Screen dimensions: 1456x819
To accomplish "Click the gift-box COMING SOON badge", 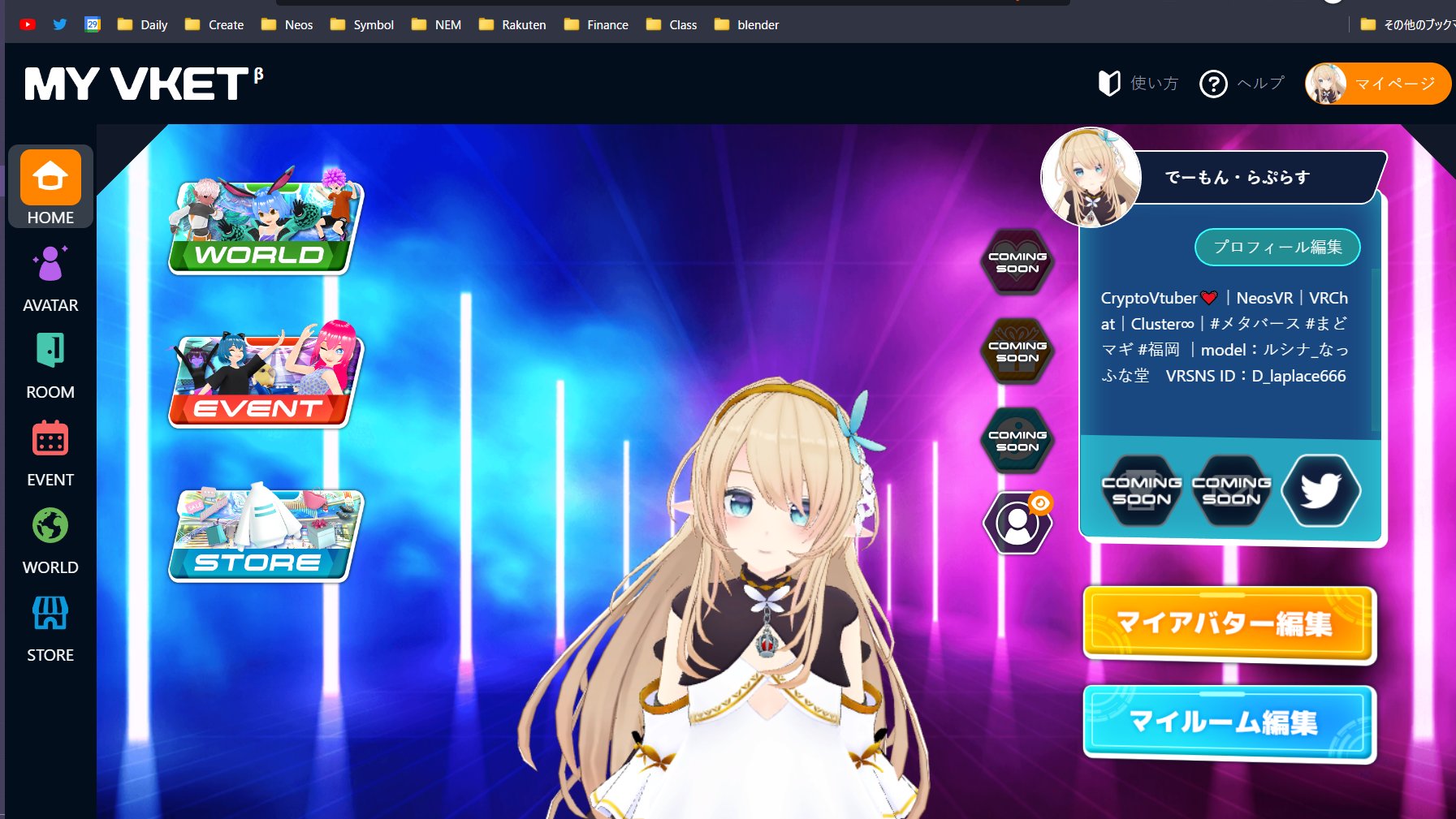I will click(x=1016, y=351).
